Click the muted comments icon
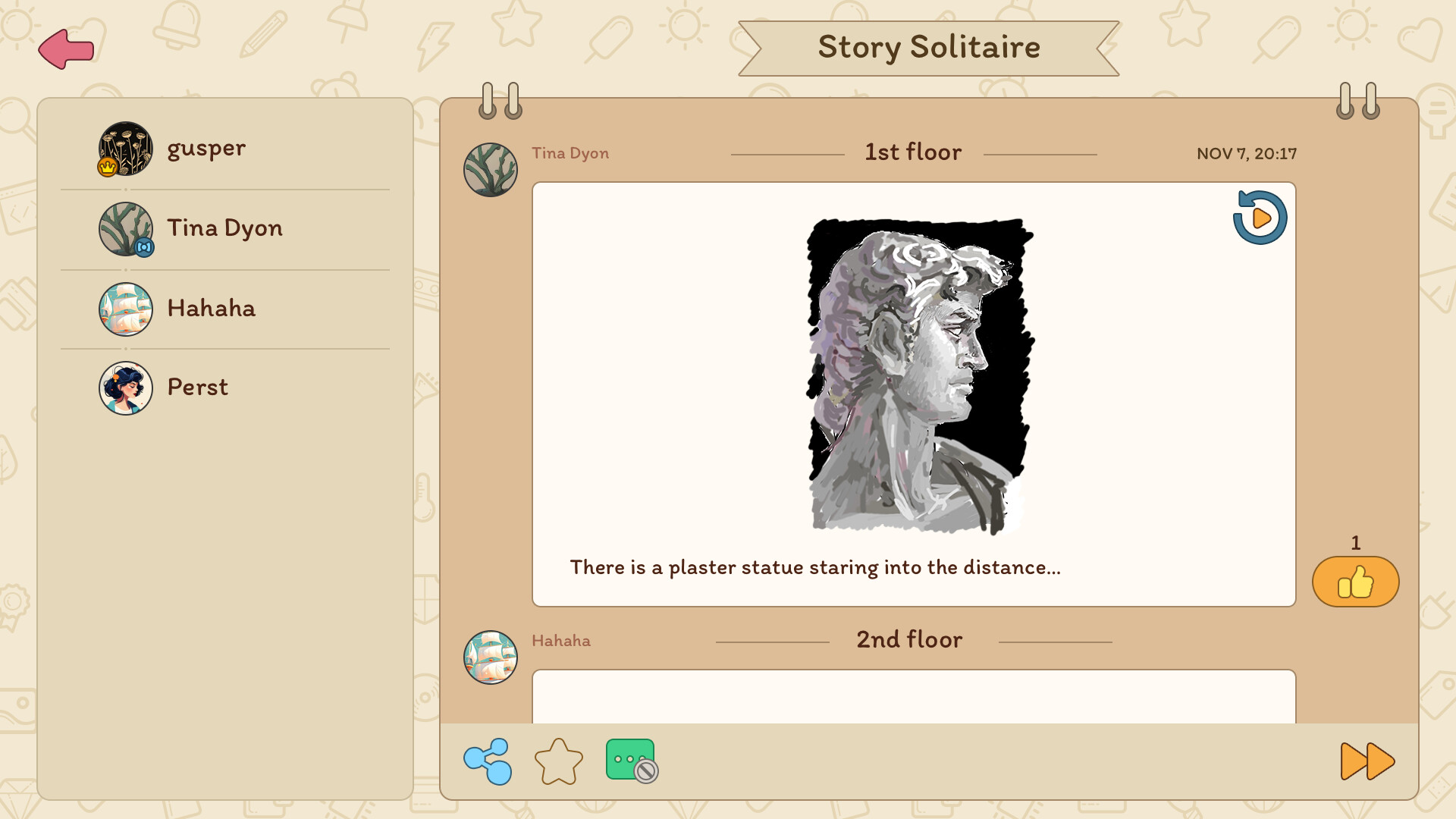 631,761
